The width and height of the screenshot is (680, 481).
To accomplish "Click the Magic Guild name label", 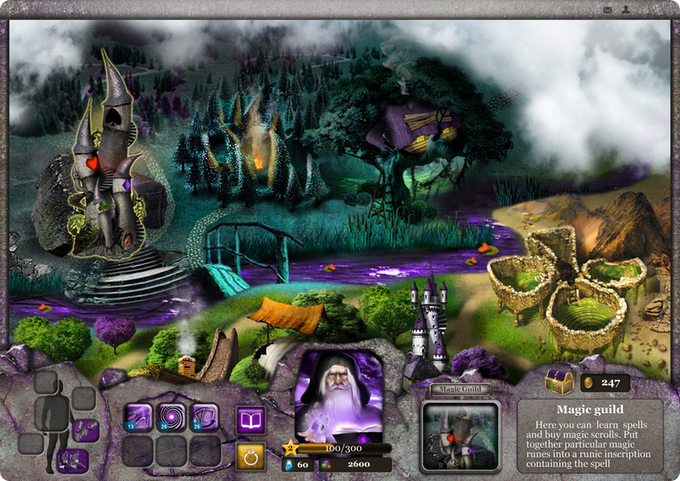I will [x=460, y=389].
